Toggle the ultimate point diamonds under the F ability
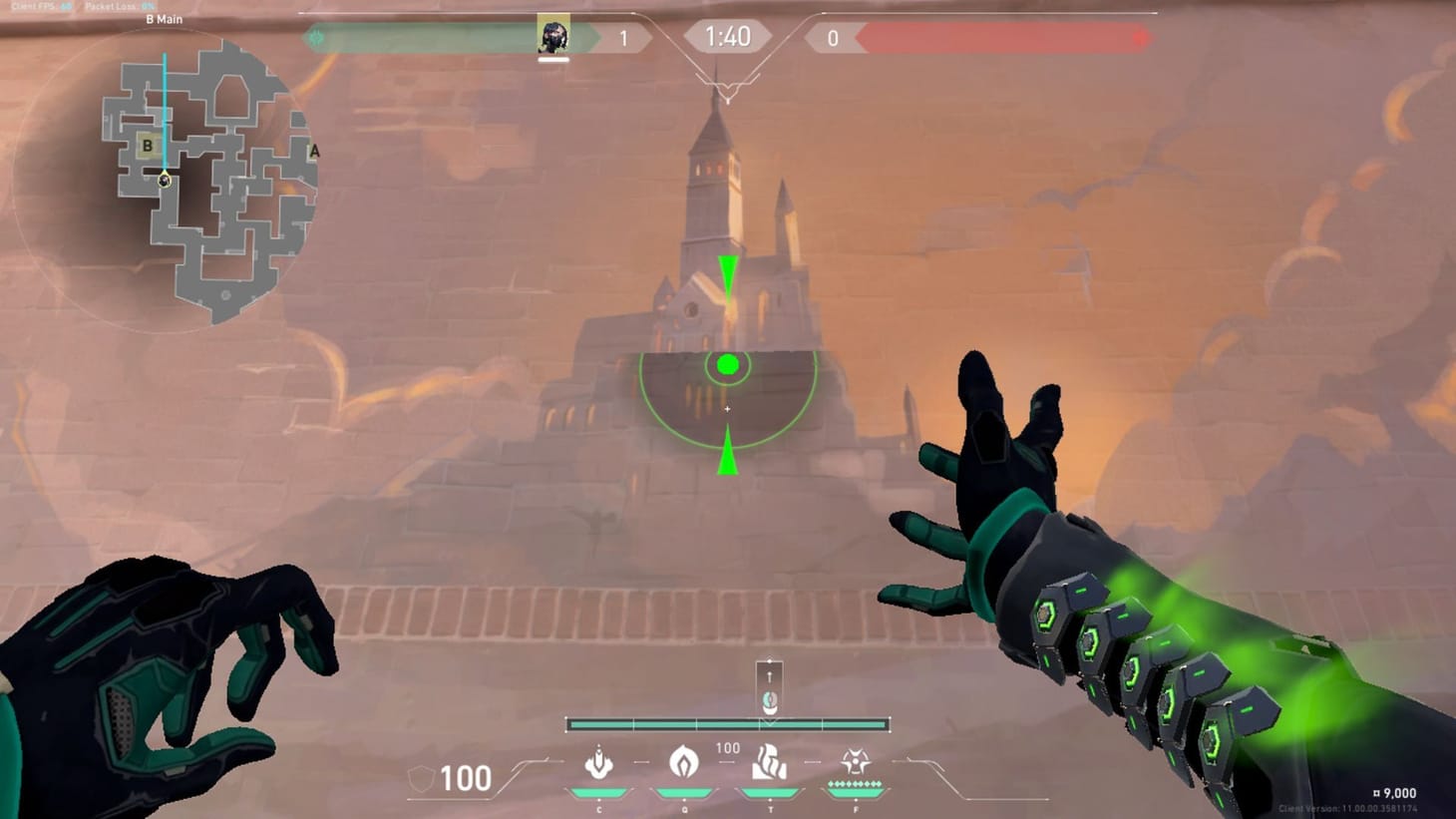Image resolution: width=1456 pixels, height=819 pixels. click(x=853, y=785)
